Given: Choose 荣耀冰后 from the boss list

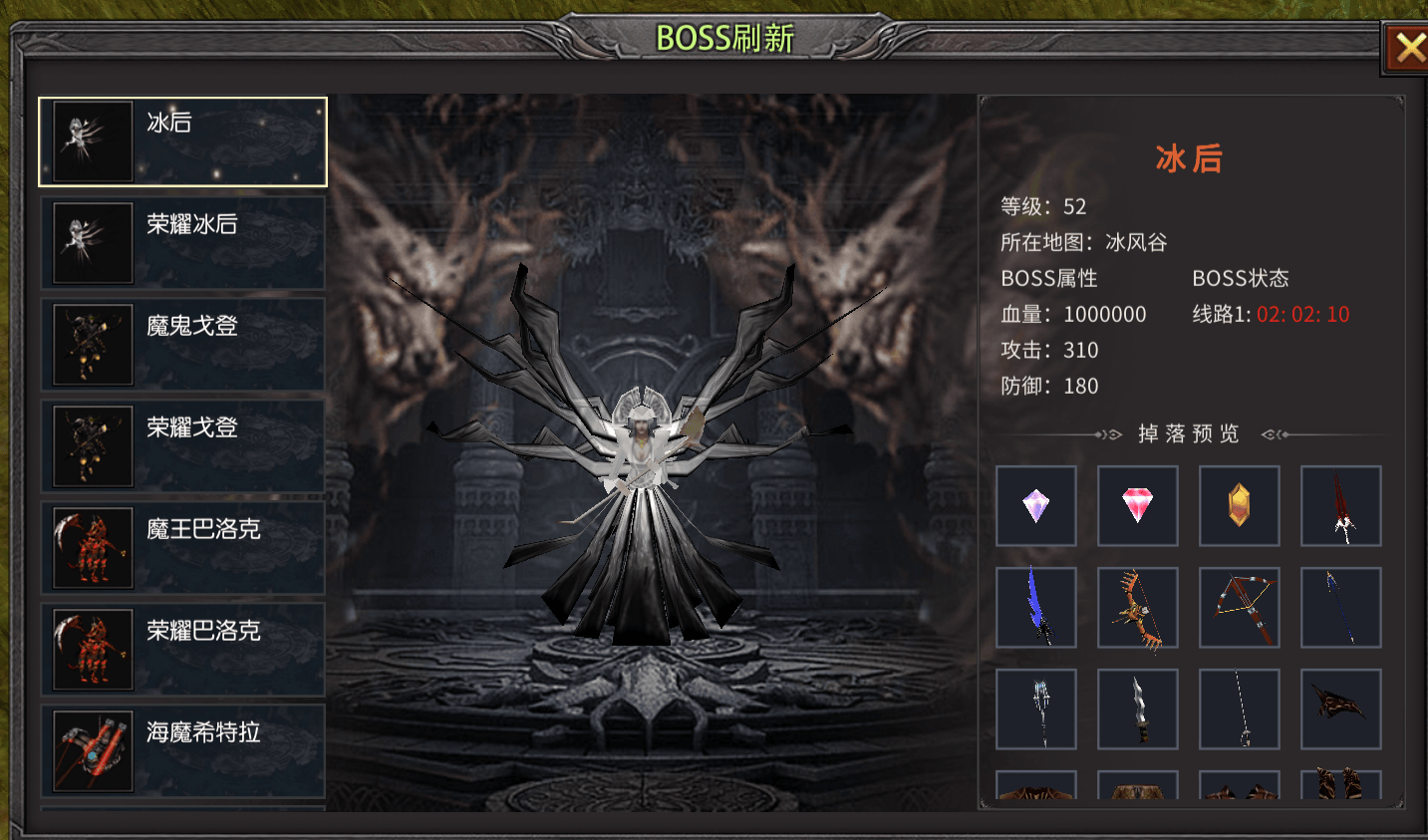Looking at the screenshot, I should point(183,243).
